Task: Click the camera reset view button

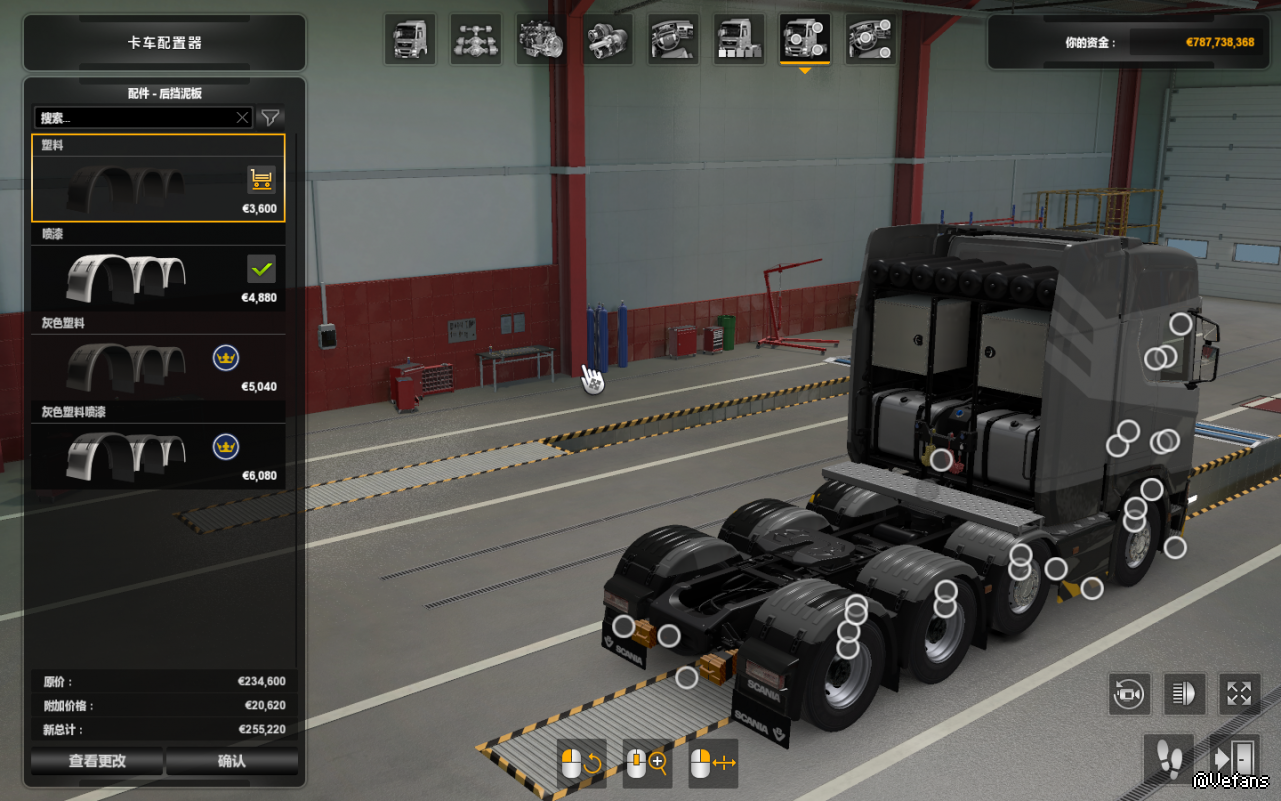Action: pos(1129,693)
